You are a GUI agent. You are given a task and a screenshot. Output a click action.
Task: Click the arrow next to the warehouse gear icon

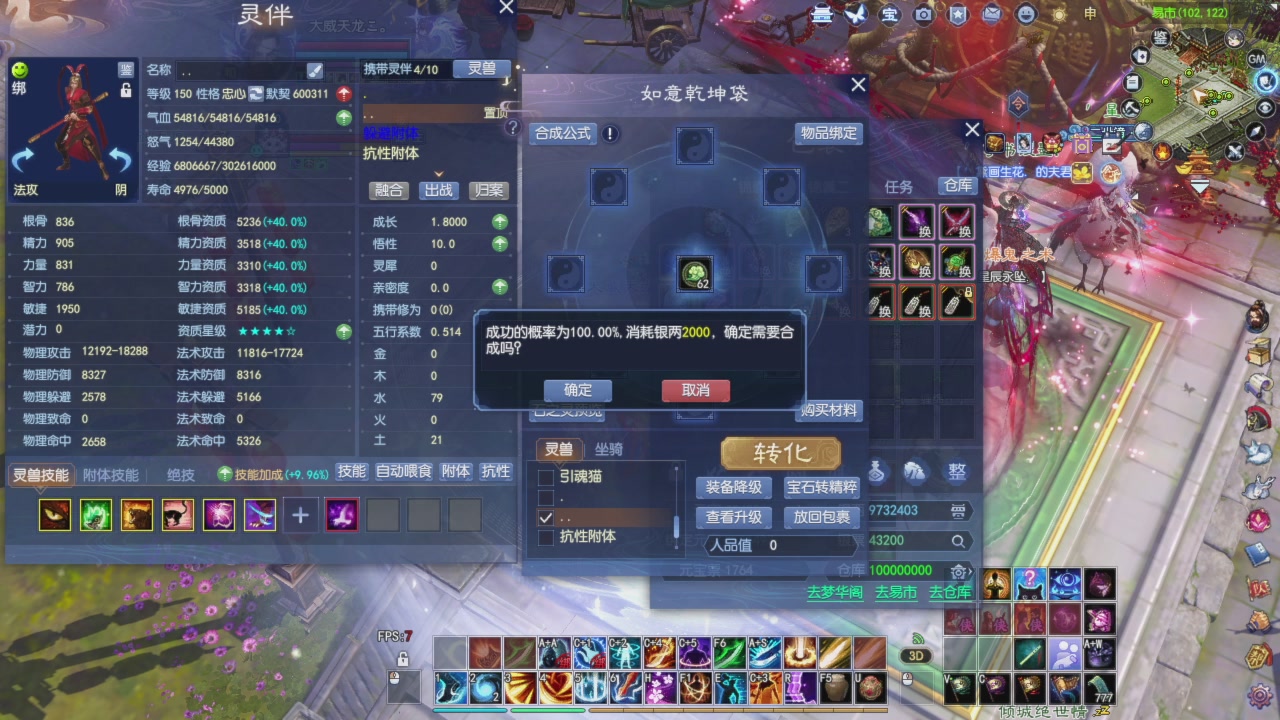(x=970, y=570)
